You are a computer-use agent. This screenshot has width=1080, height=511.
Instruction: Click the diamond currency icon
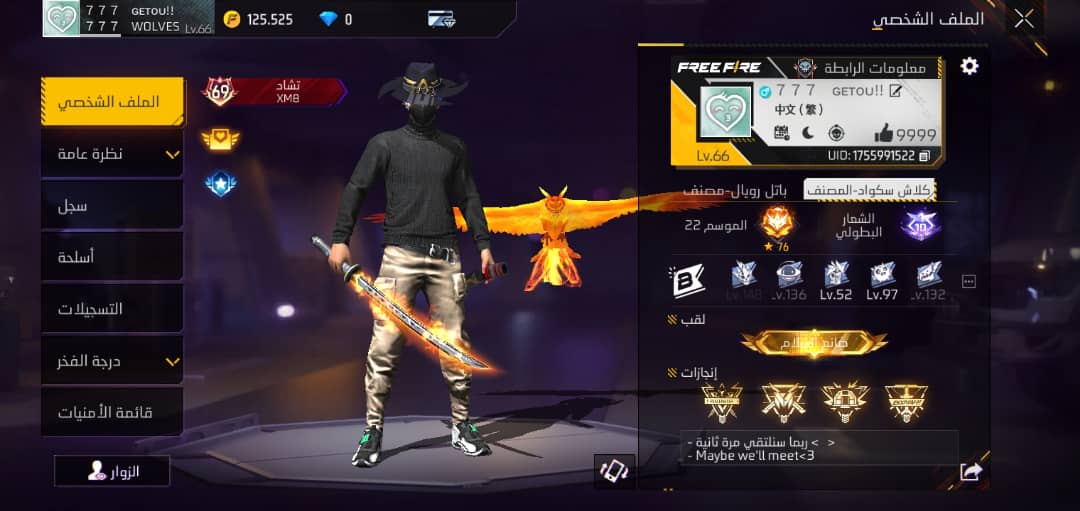pyautogui.click(x=329, y=19)
